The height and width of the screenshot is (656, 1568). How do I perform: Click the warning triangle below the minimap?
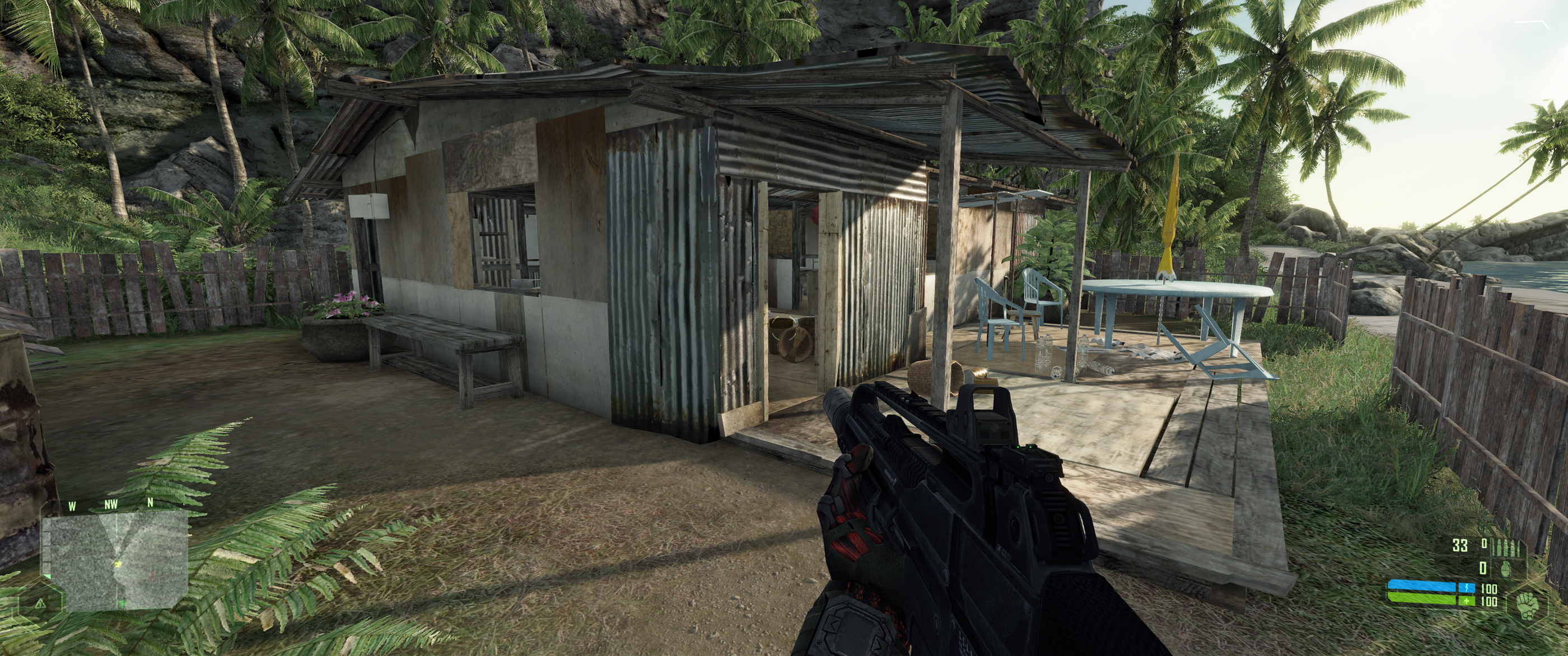tap(41, 604)
